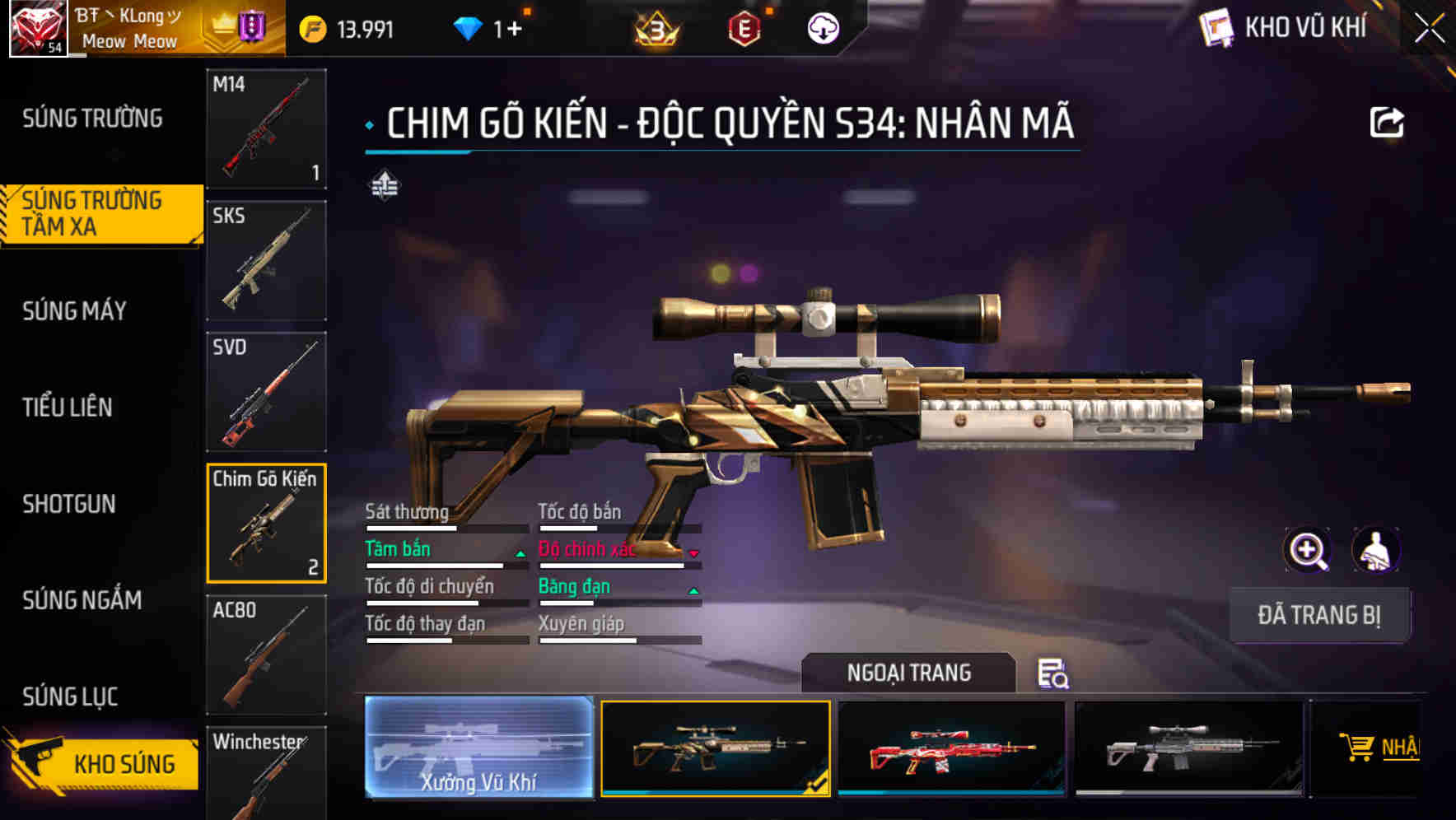Select the red weapon skin variant
This screenshot has height=820, width=1456.
(x=952, y=748)
